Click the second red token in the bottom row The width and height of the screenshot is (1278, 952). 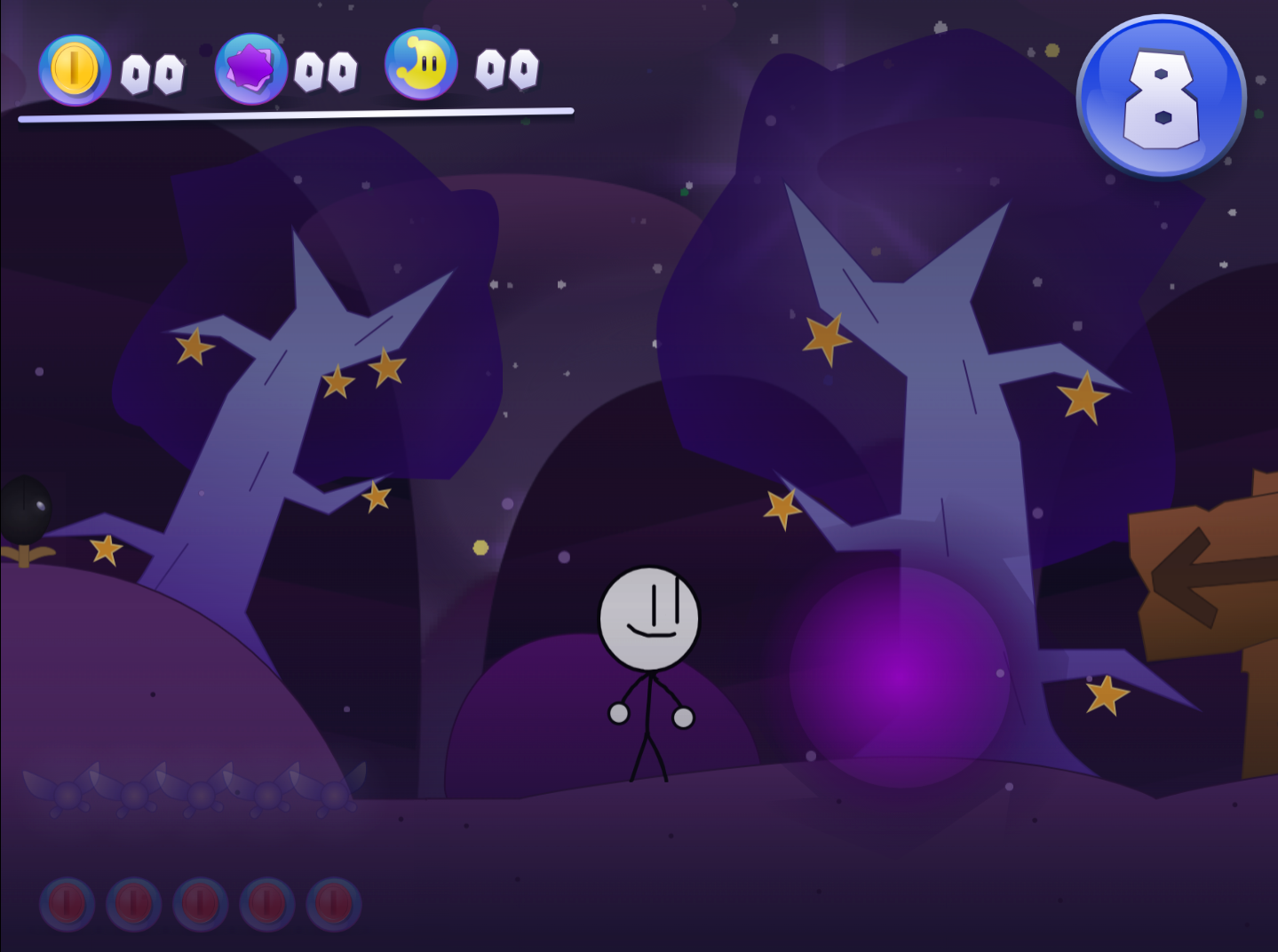point(134,904)
